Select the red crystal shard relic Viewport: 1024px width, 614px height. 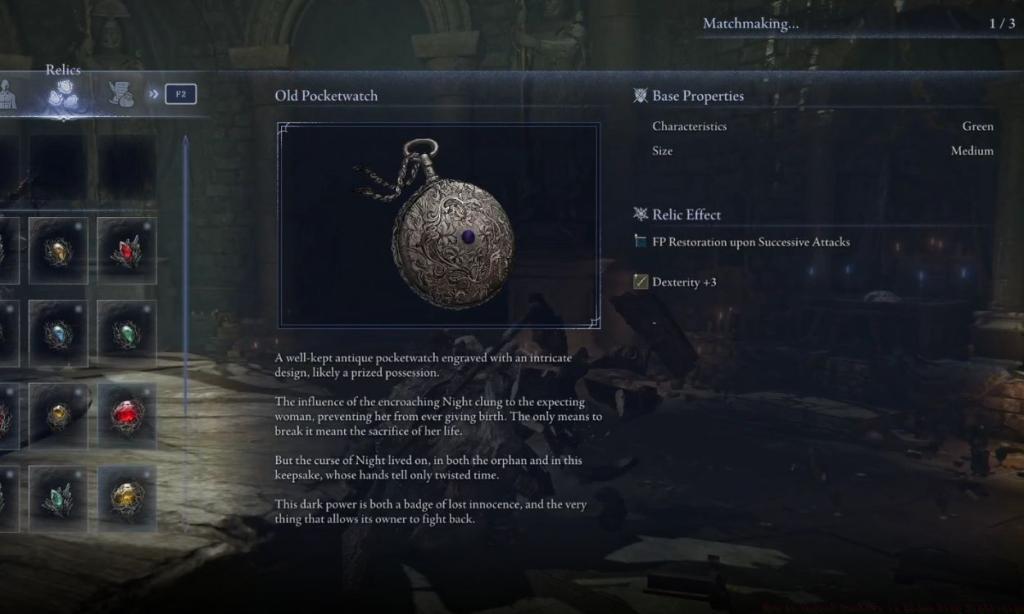(x=127, y=251)
